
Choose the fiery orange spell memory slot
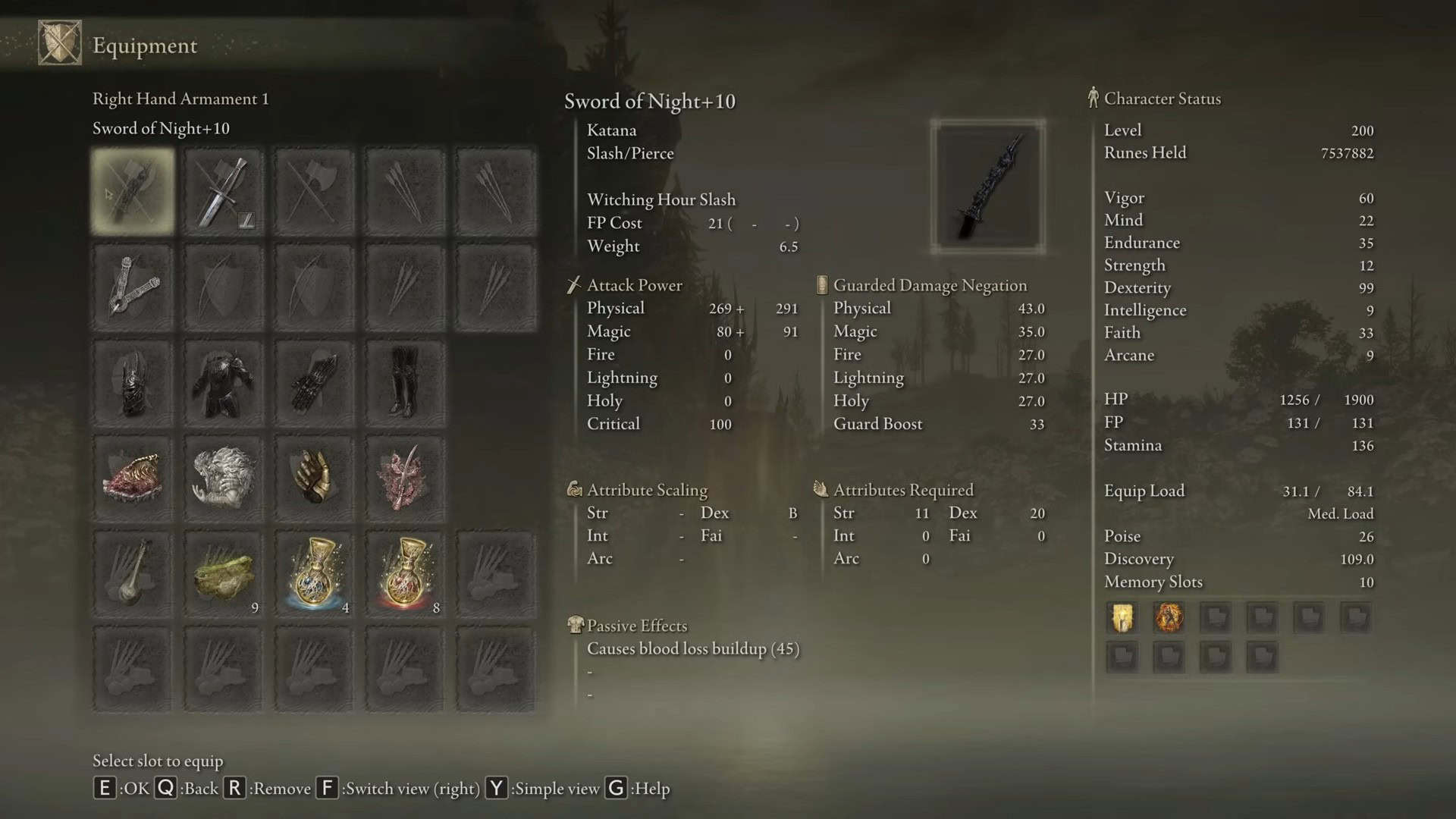pos(1169,617)
